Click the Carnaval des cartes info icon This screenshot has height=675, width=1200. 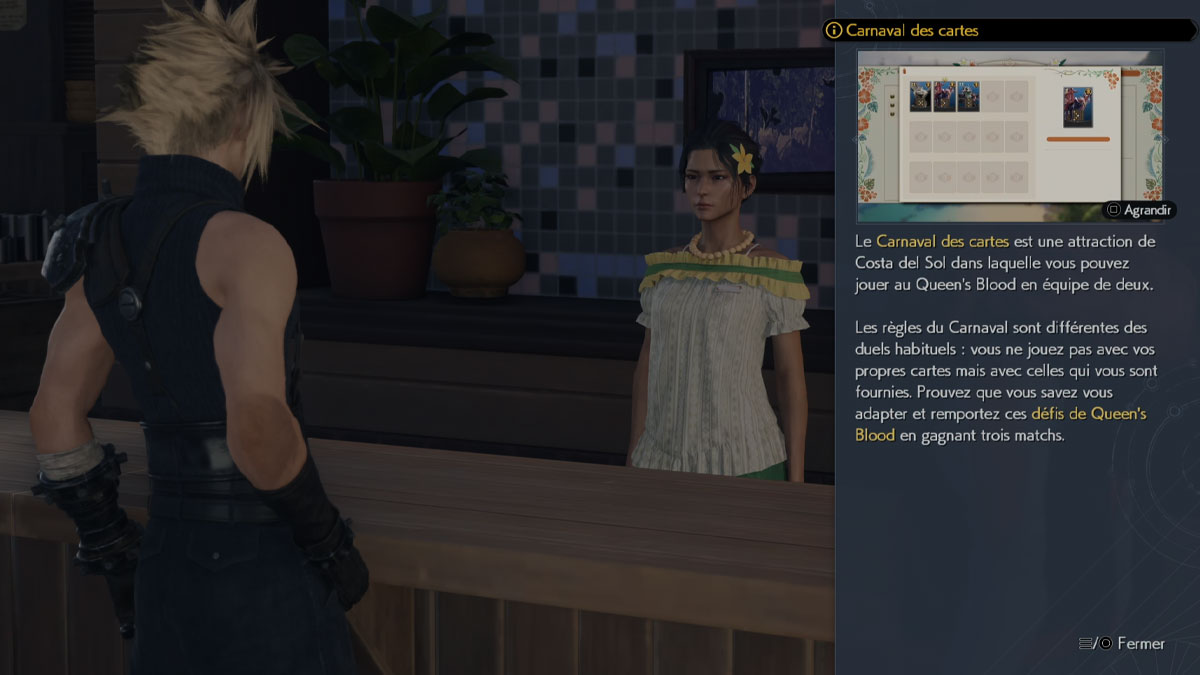click(833, 31)
